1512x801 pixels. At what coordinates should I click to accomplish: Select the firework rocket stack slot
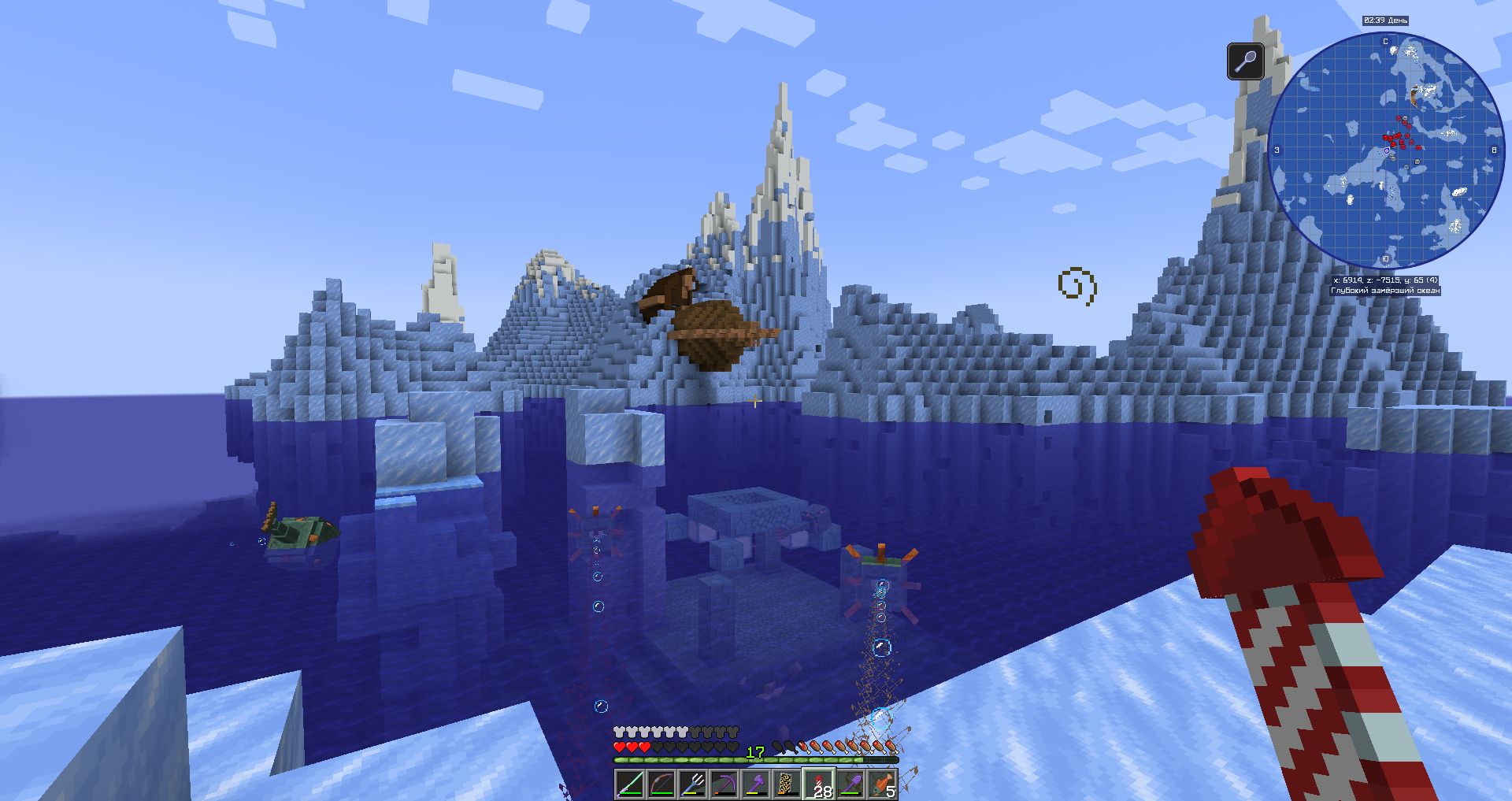tap(819, 784)
